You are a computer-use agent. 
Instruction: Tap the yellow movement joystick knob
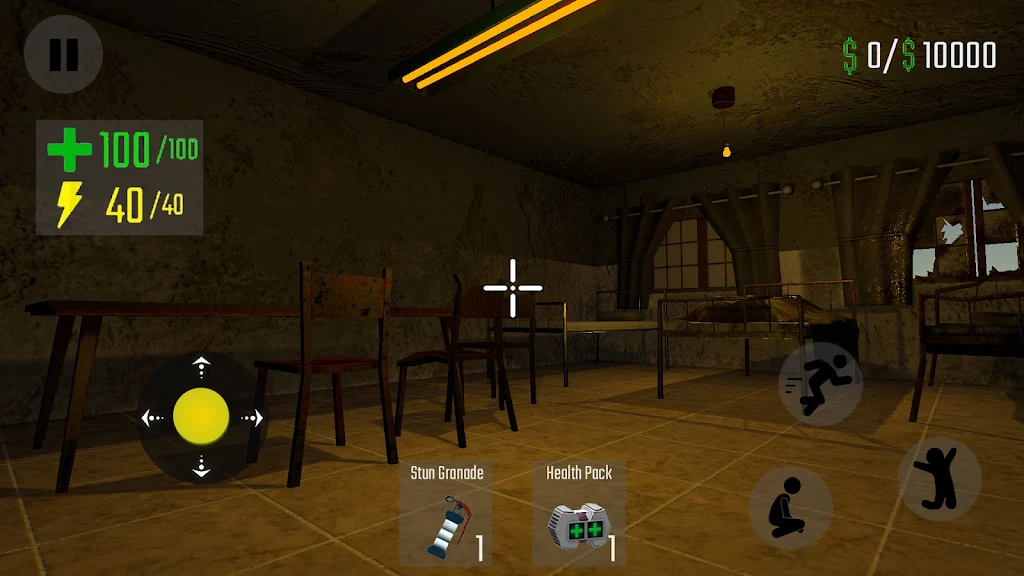[201, 417]
